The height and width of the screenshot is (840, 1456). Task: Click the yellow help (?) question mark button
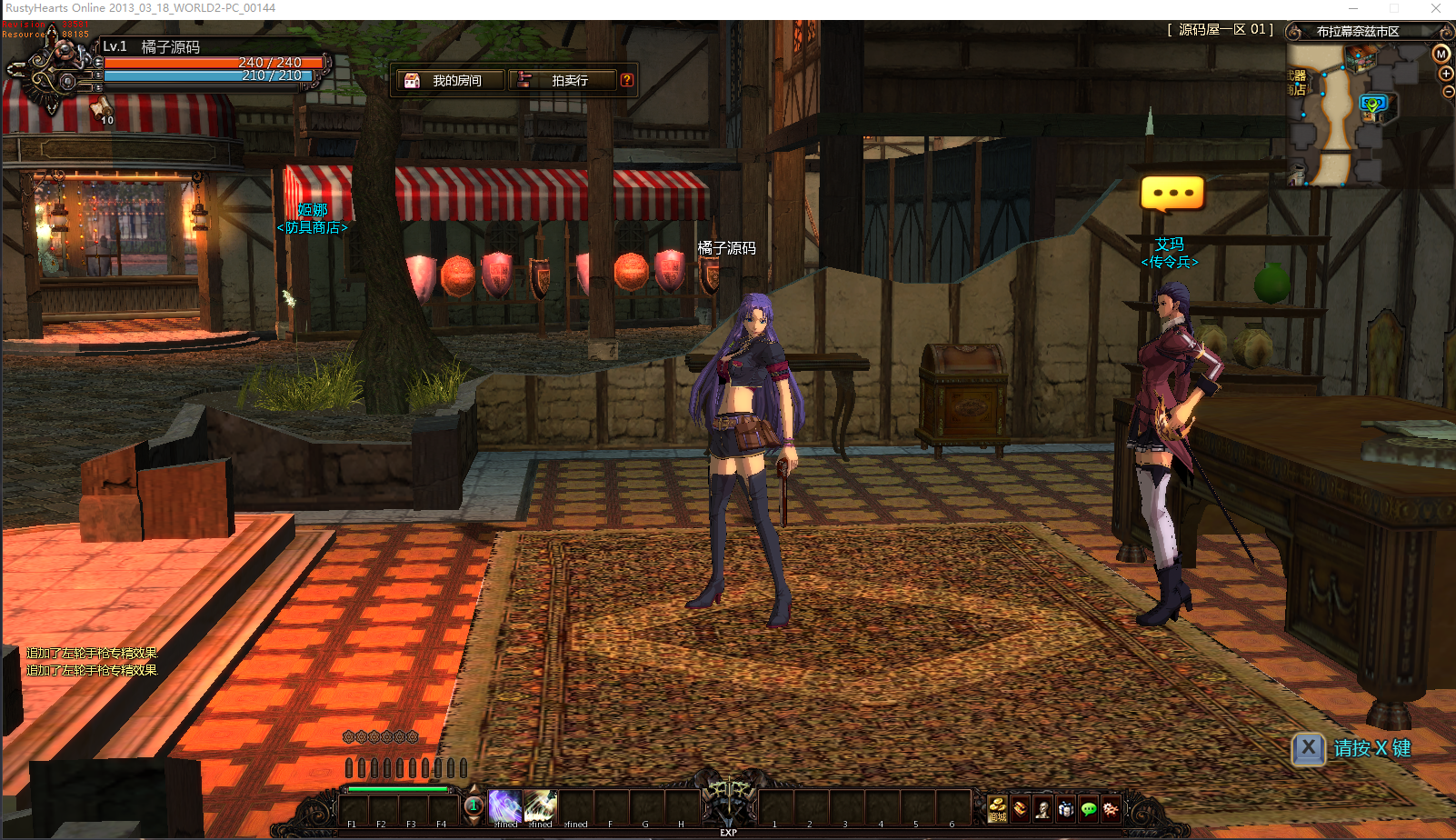click(627, 80)
